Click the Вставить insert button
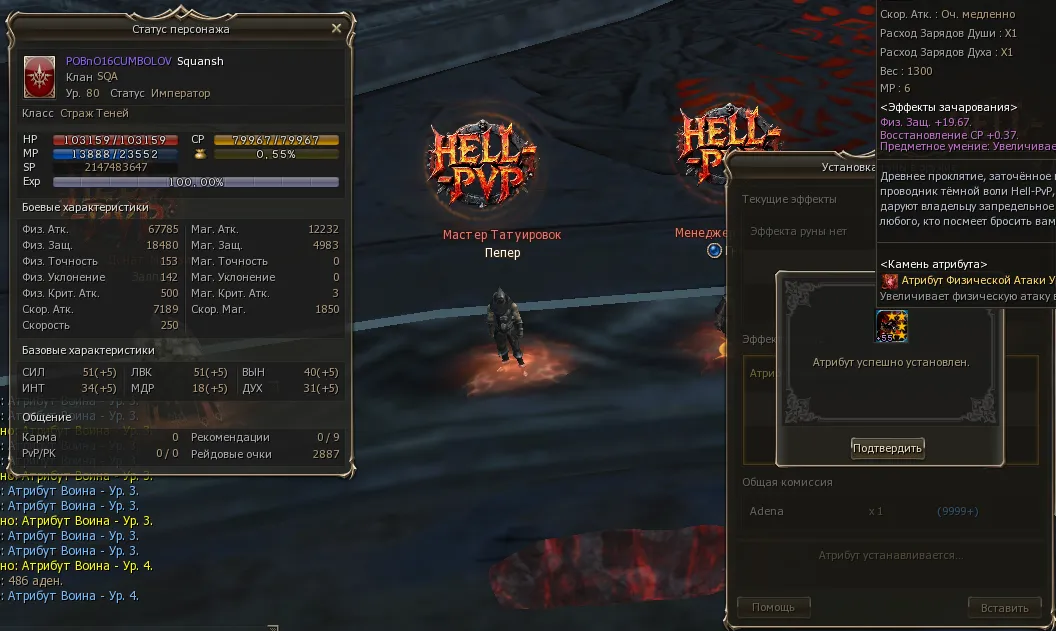Screen dimensions: 1056x631 coord(1004,607)
